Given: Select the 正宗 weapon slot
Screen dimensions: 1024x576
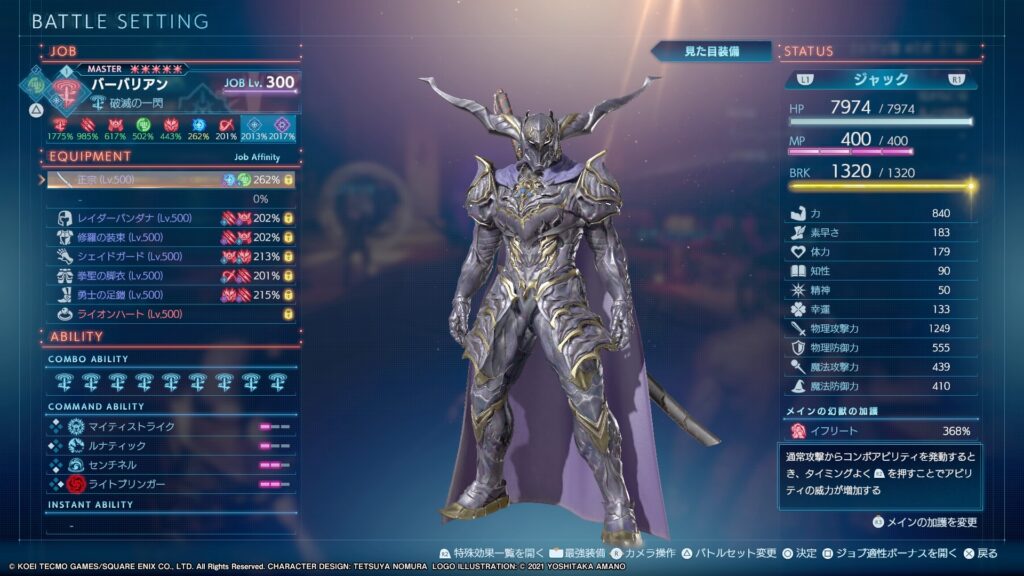Looking at the screenshot, I should pos(172,180).
